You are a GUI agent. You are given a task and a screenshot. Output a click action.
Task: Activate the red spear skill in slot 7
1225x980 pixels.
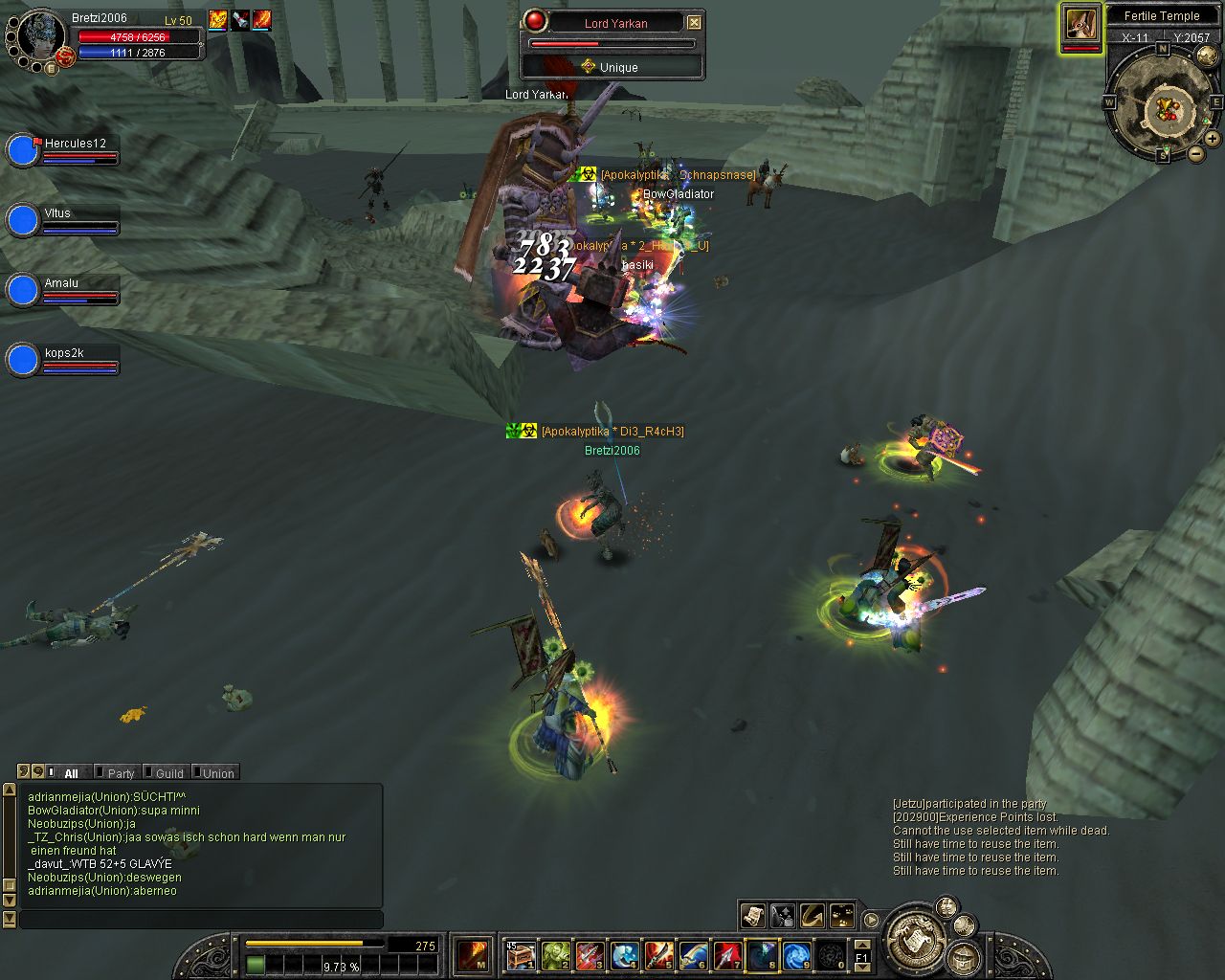click(x=727, y=955)
